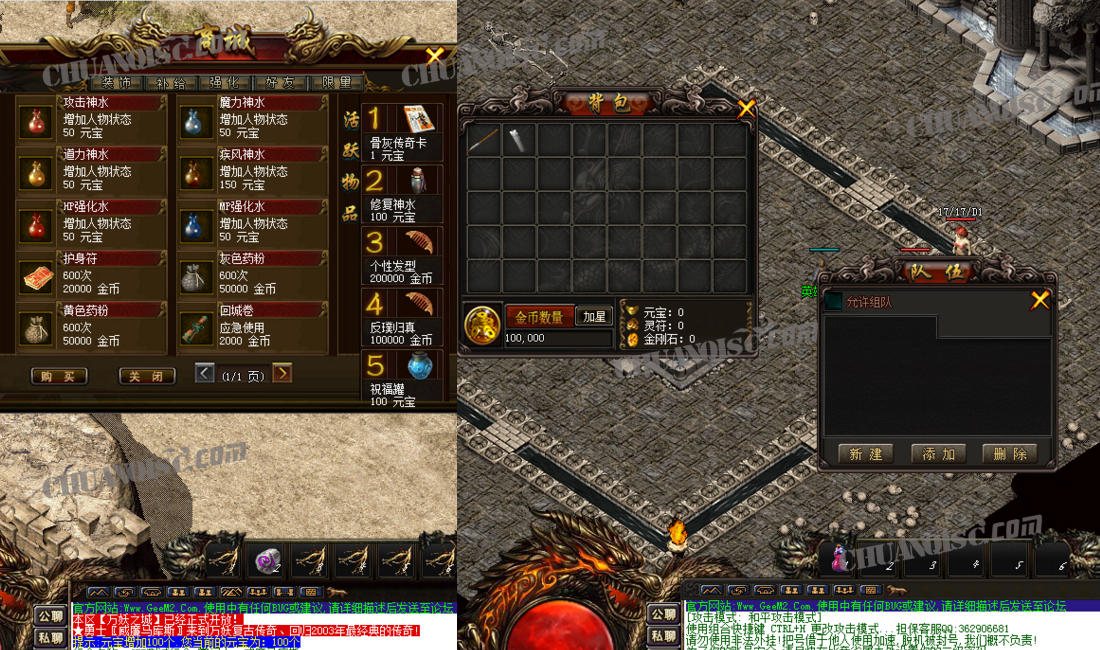Go to the next shop page arrow
The width and height of the screenshot is (1100, 650).
click(283, 373)
